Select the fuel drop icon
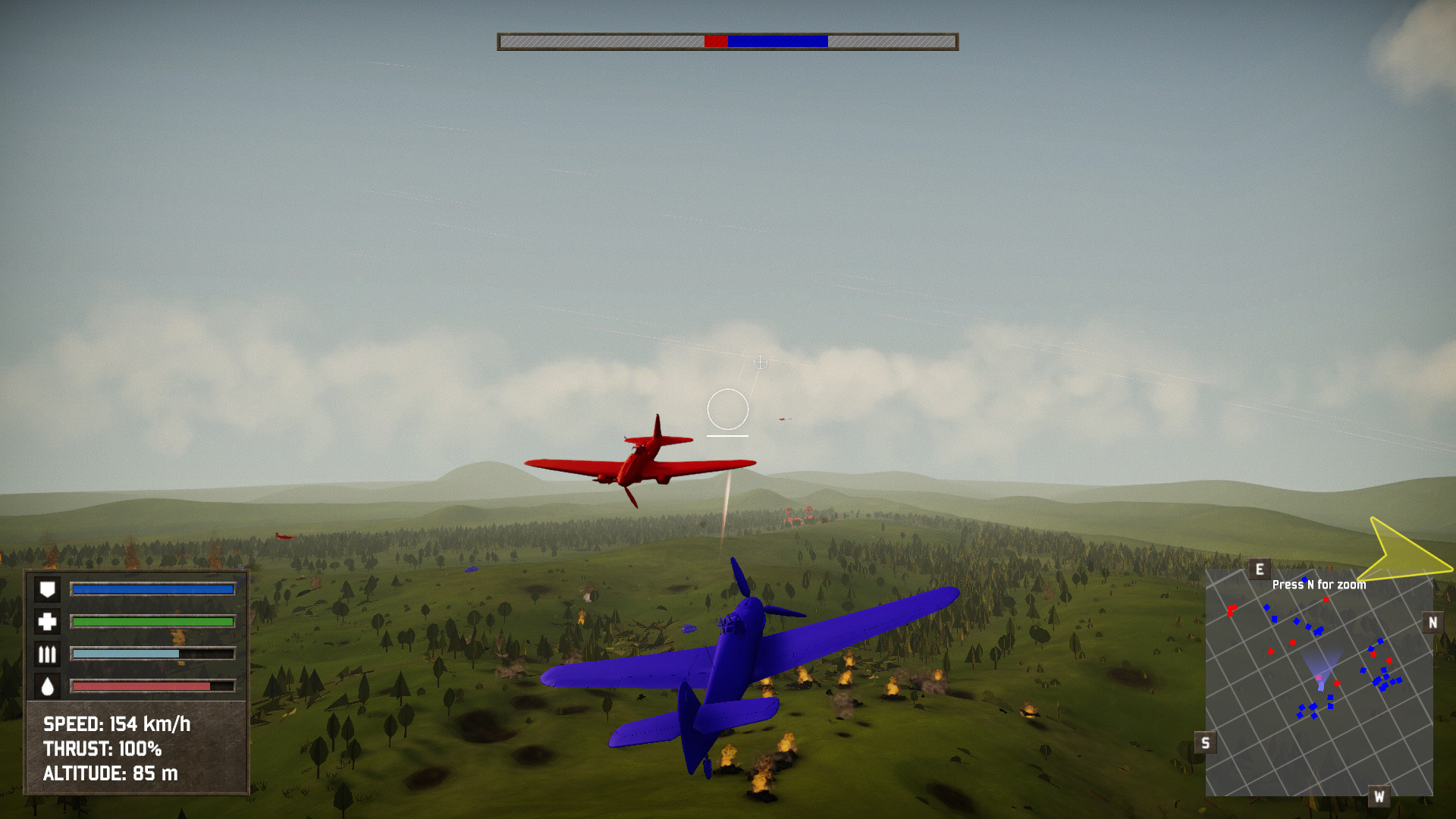This screenshot has height=819, width=1456. click(47, 685)
